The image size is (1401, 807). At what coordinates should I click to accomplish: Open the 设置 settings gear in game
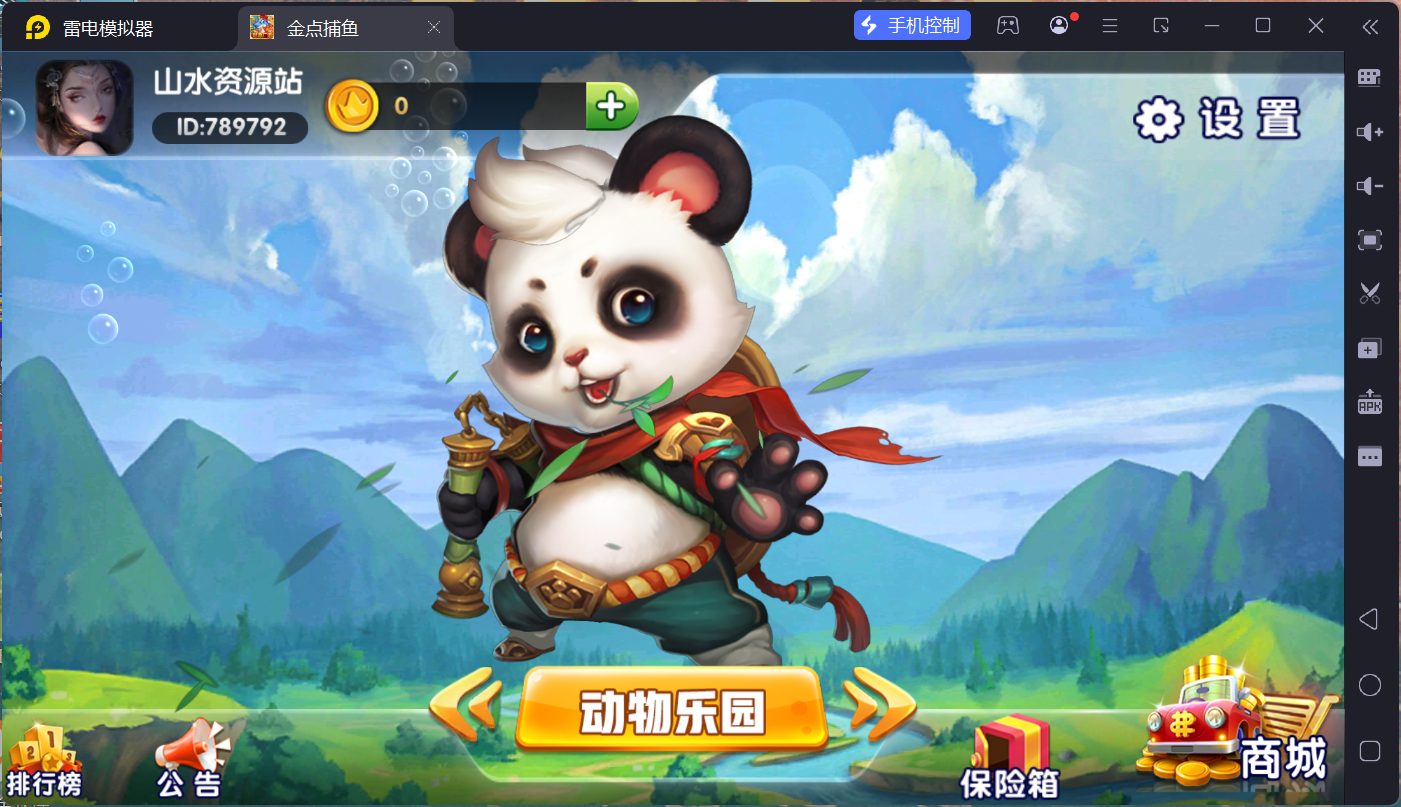(x=1159, y=117)
